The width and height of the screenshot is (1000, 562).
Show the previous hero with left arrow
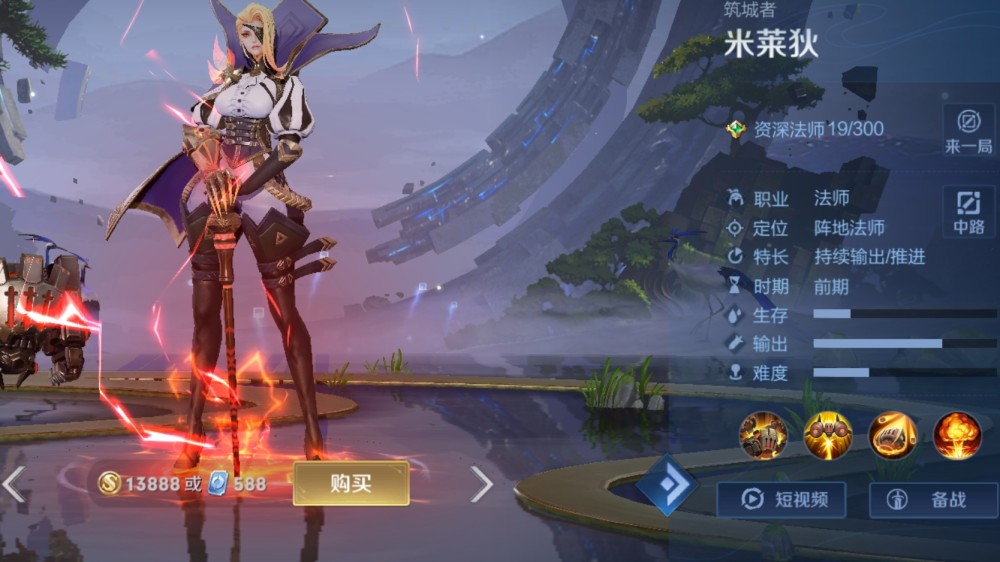pos(13,484)
